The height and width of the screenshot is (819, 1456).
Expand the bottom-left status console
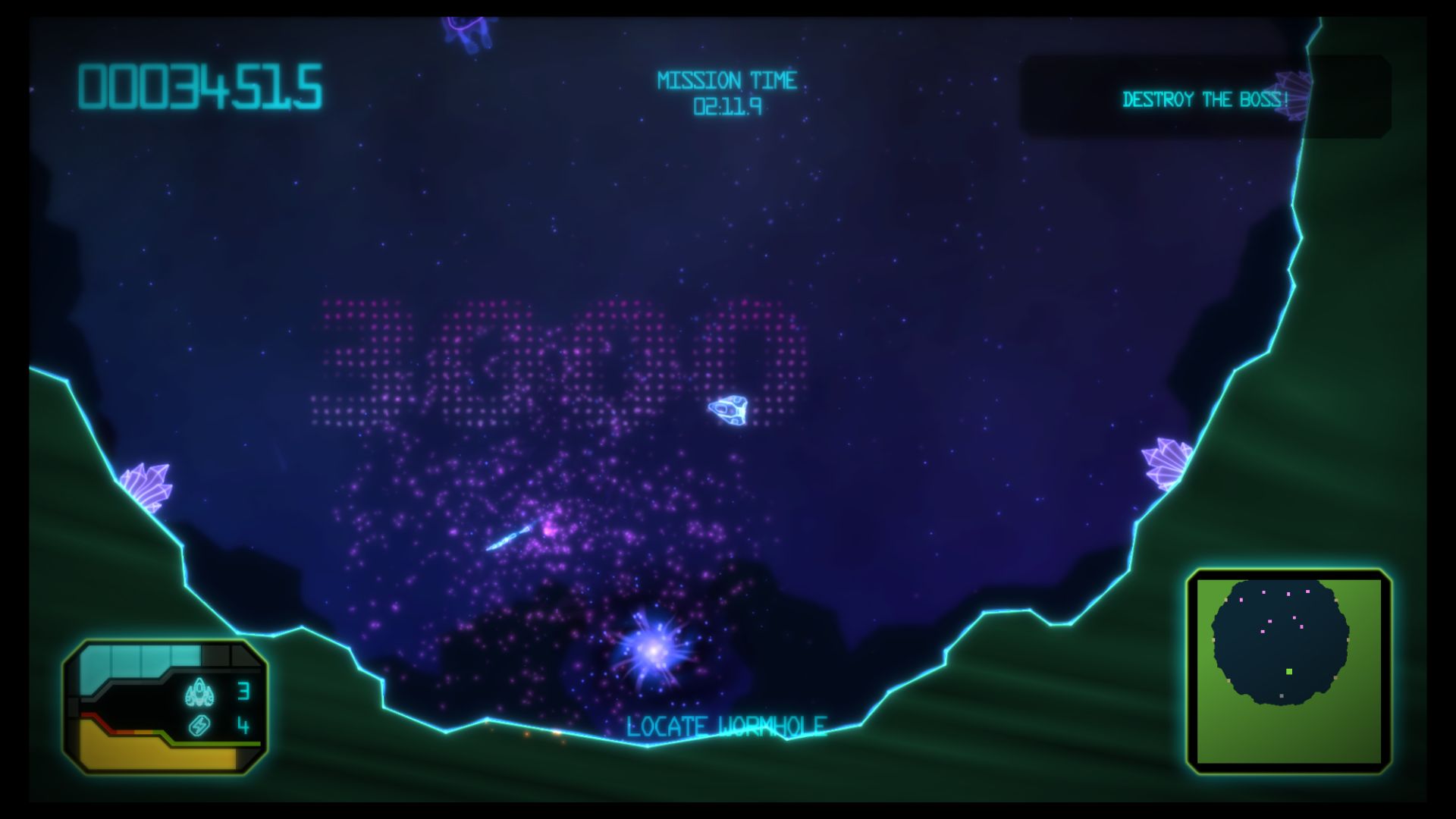(167, 709)
